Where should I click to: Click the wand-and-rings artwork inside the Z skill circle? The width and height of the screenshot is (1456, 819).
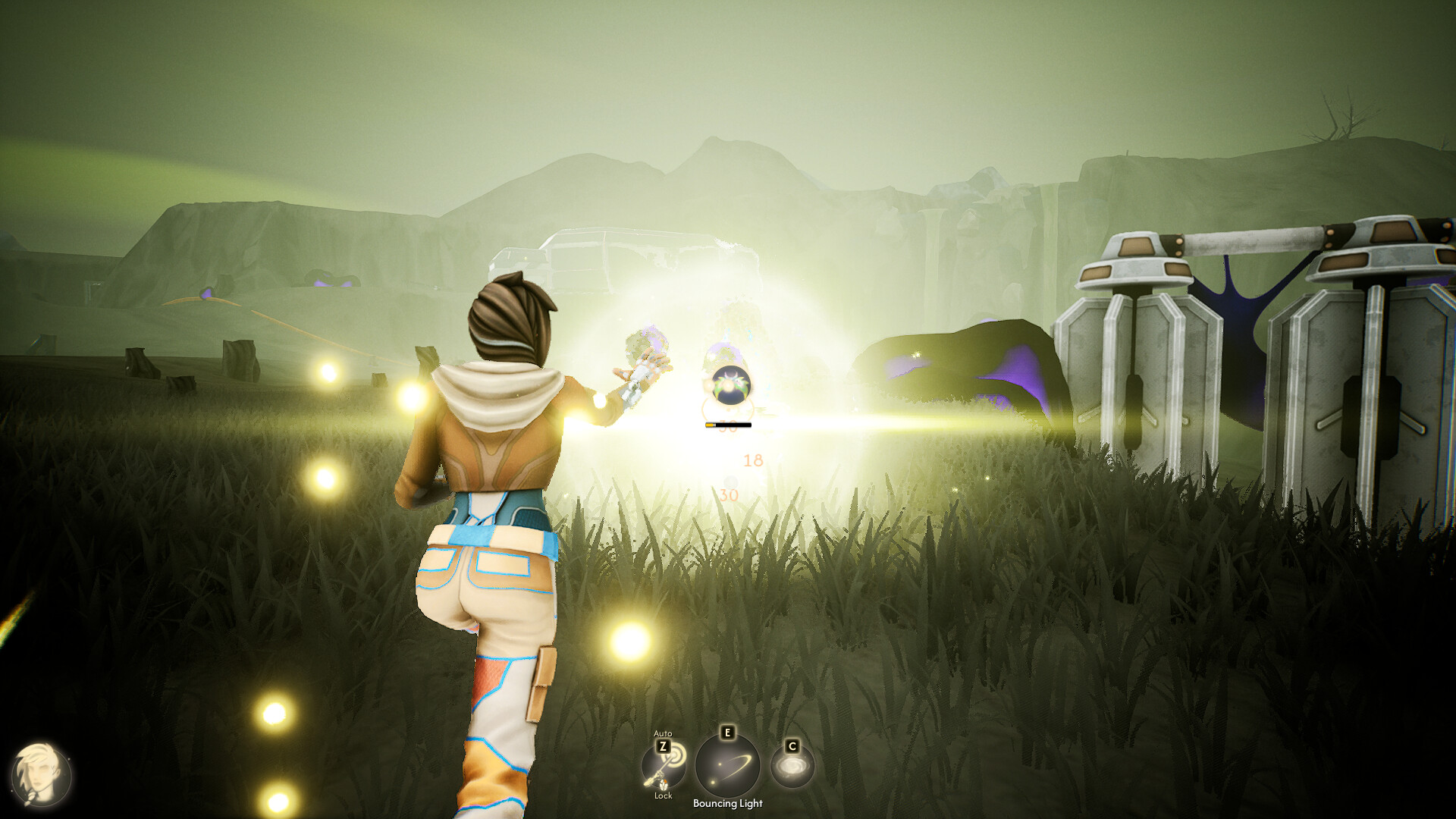[x=662, y=768]
